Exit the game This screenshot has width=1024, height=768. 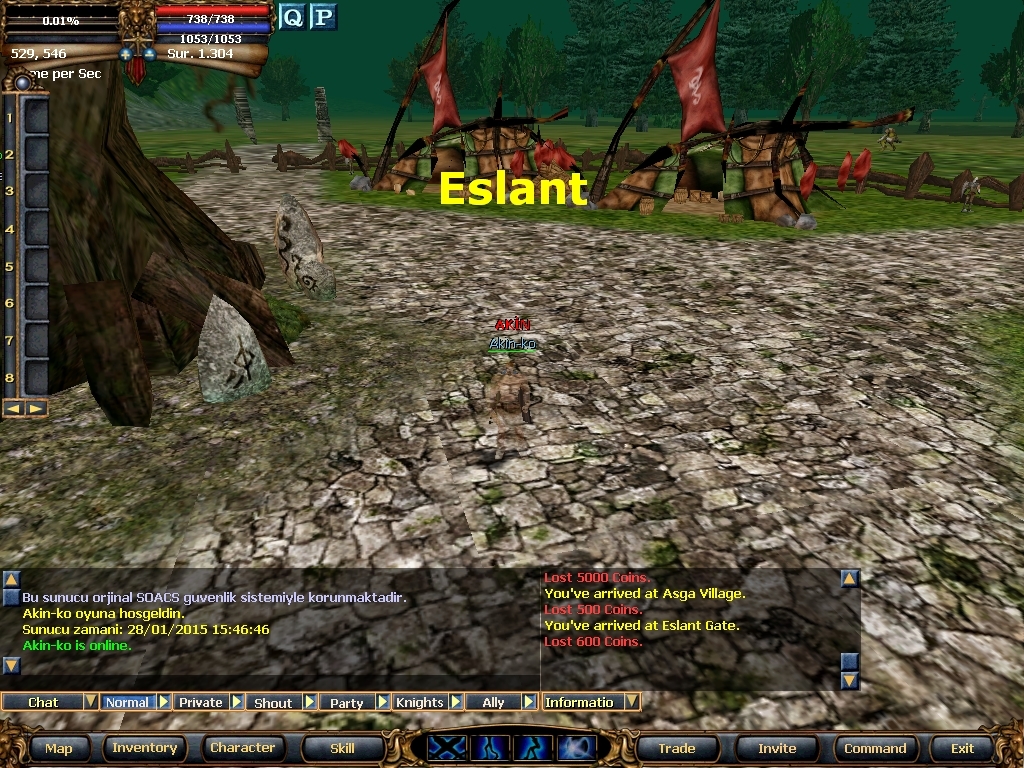[962, 748]
